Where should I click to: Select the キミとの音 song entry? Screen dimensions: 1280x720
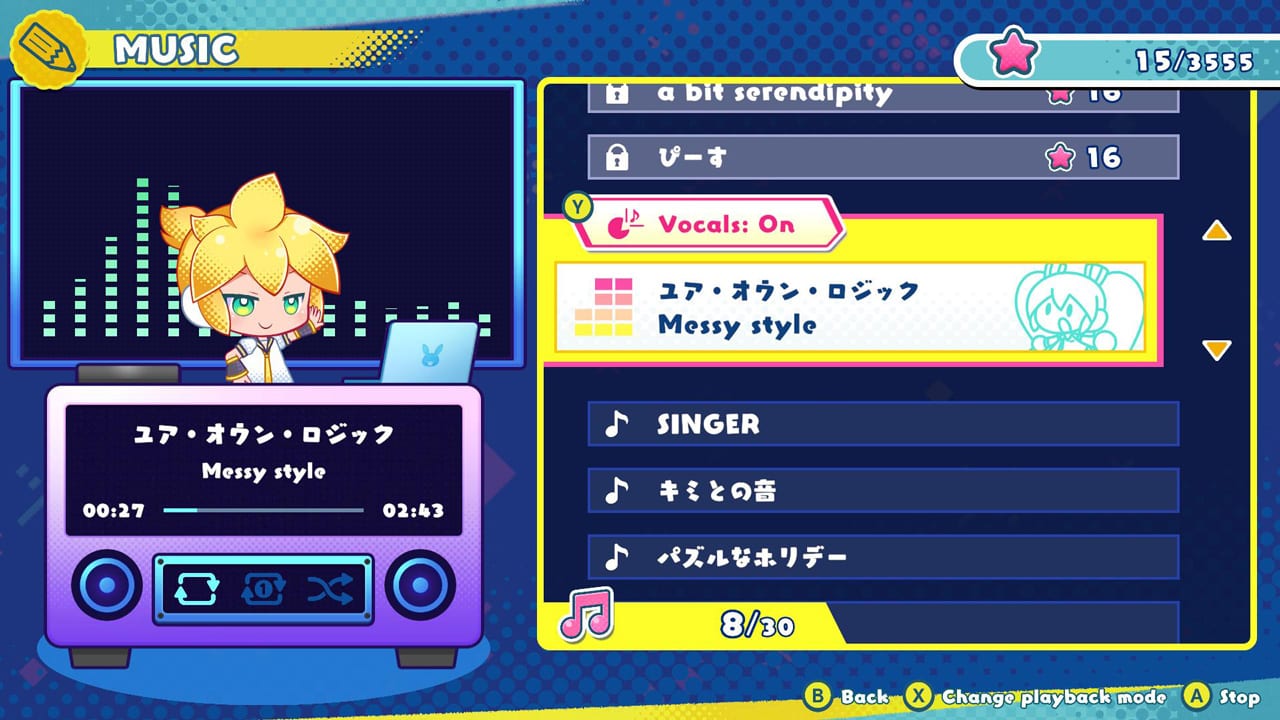(x=880, y=490)
